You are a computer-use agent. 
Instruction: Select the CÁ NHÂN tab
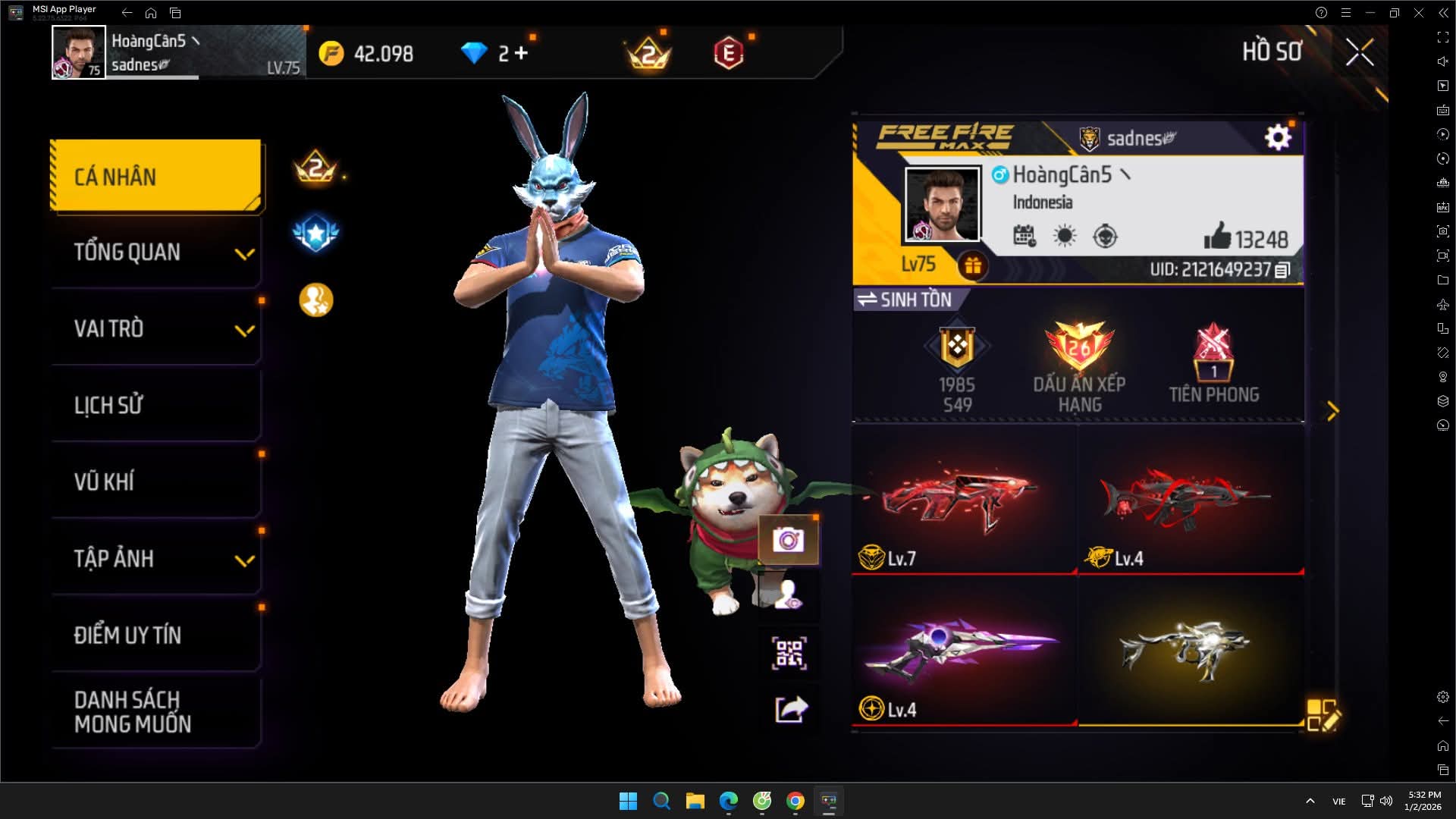[x=156, y=177]
